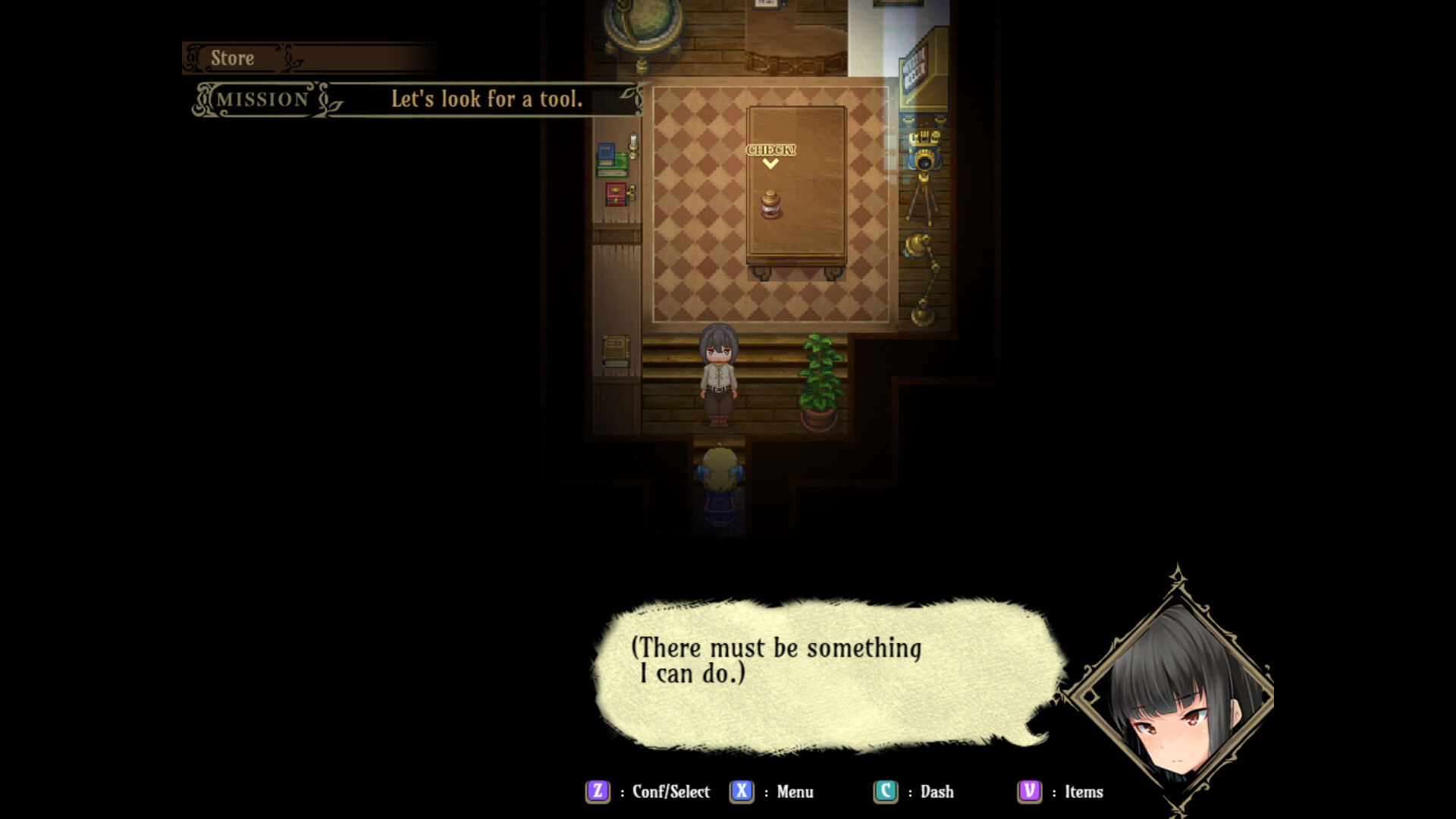Click the downward arrow under CHECK!
This screenshot has width=1456, height=819.
click(770, 164)
